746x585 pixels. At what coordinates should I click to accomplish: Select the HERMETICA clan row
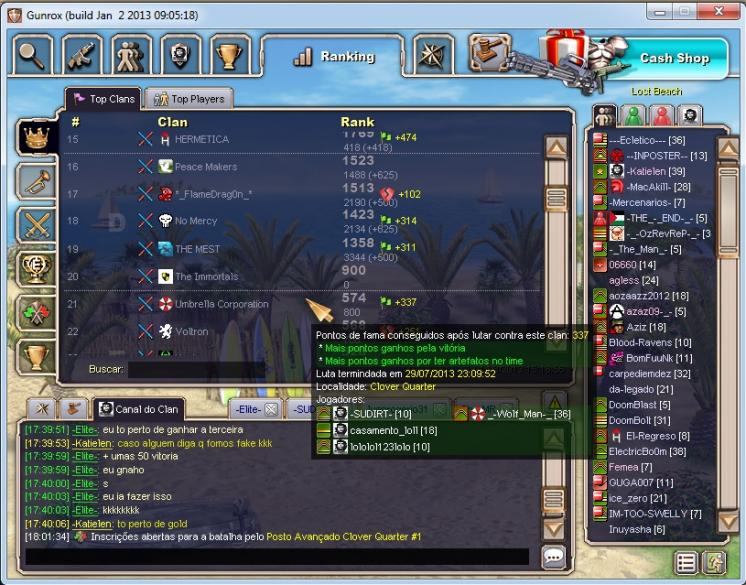coord(201,139)
